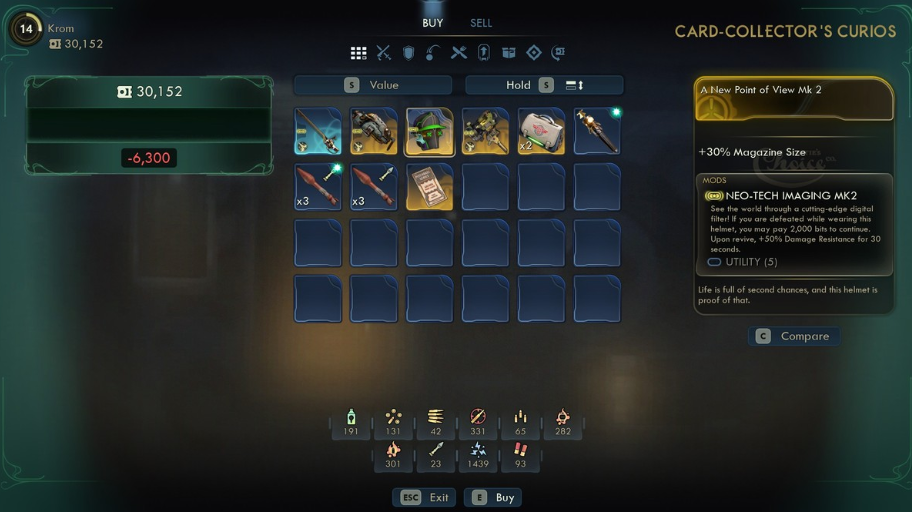The width and height of the screenshot is (912, 512).
Task: Filter by the crossed swords weapons category
Action: pos(383,53)
